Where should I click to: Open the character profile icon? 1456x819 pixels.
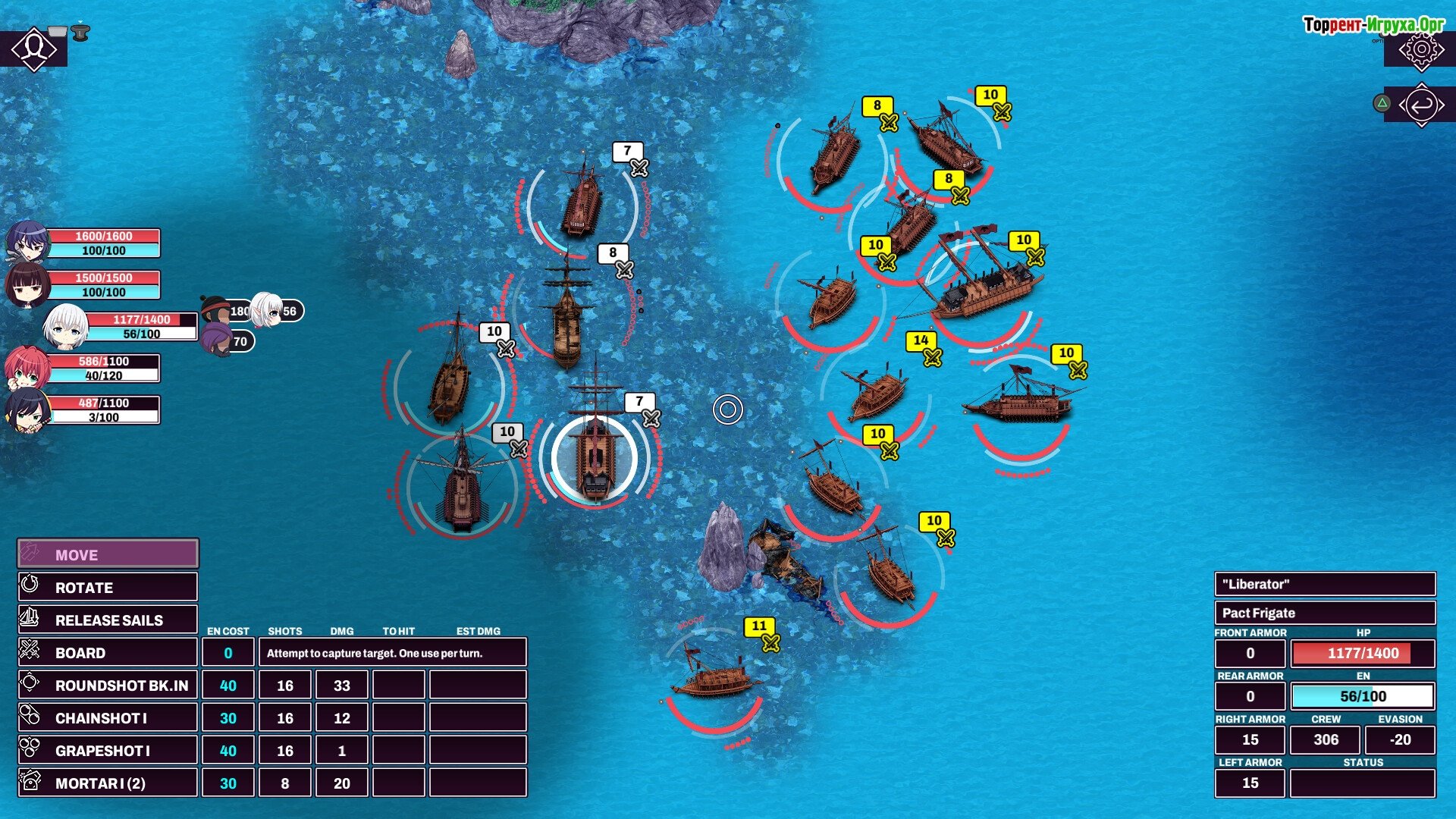pyautogui.click(x=33, y=49)
